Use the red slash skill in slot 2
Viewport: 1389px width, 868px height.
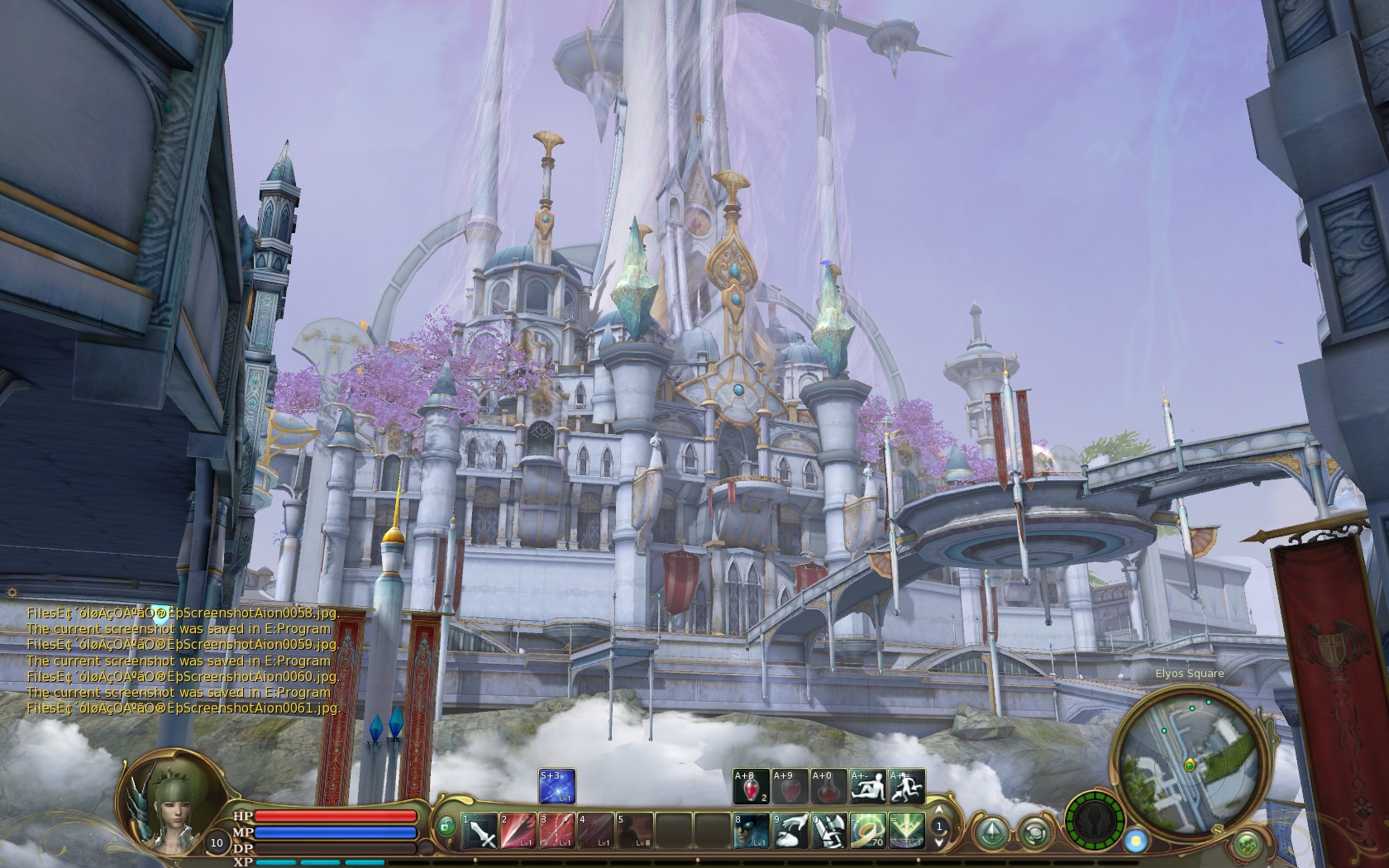pos(518,831)
